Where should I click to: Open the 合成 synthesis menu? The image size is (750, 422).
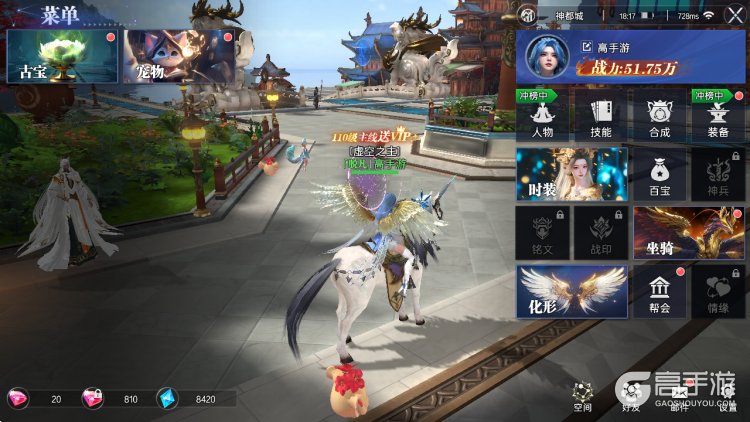point(659,117)
